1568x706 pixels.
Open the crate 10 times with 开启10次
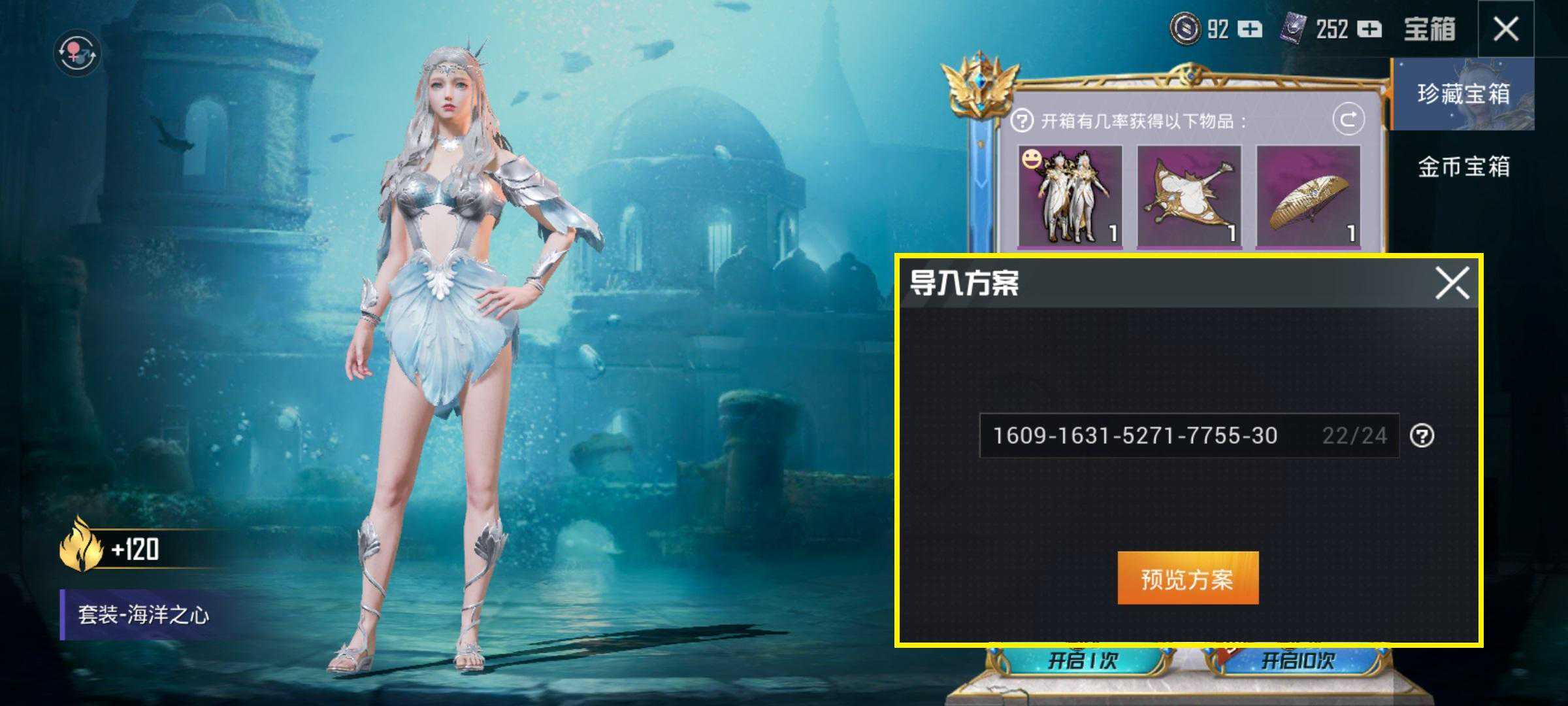(1297, 660)
